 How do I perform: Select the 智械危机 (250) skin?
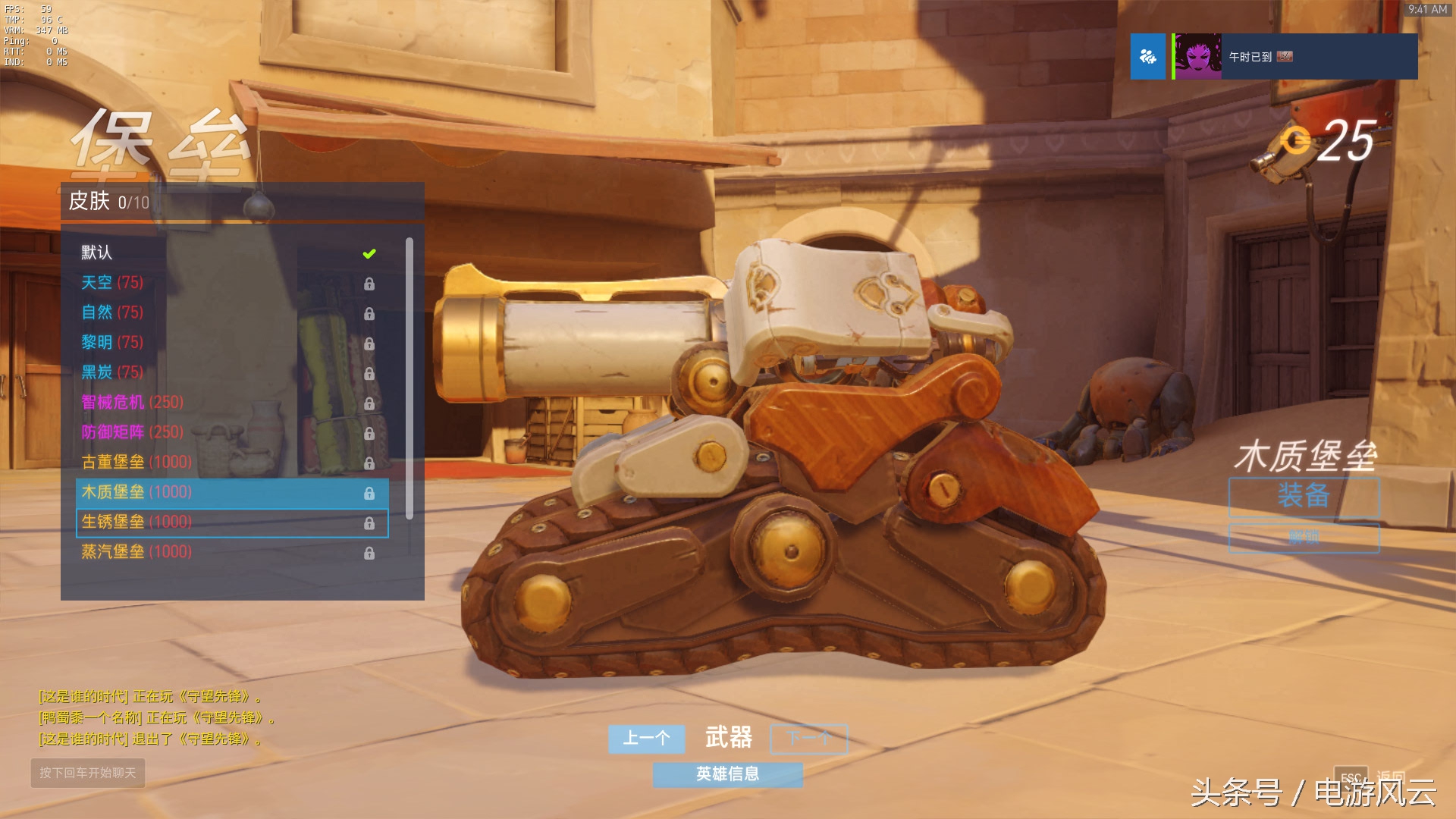click(227, 403)
